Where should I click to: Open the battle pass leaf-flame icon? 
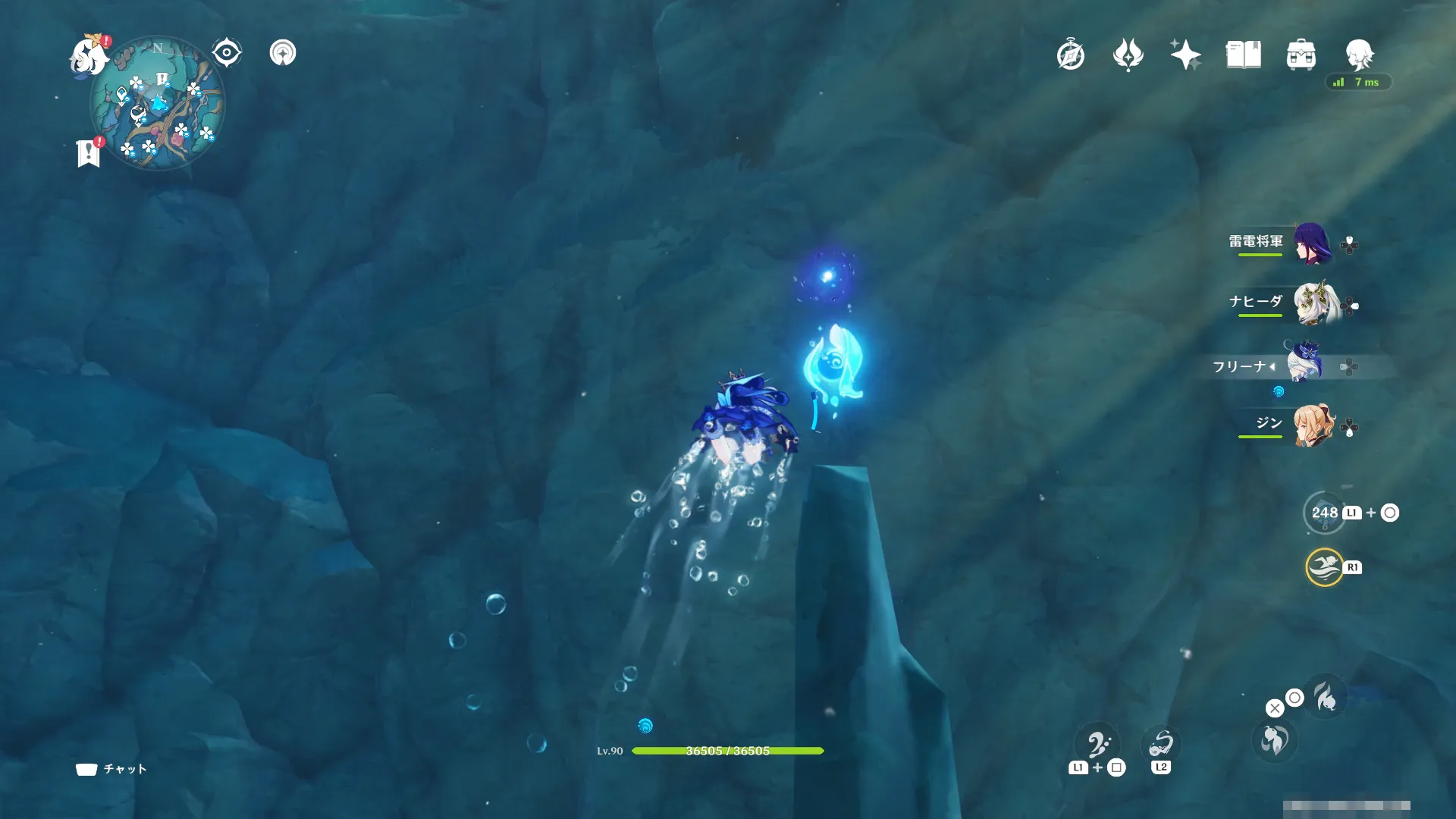click(1128, 55)
